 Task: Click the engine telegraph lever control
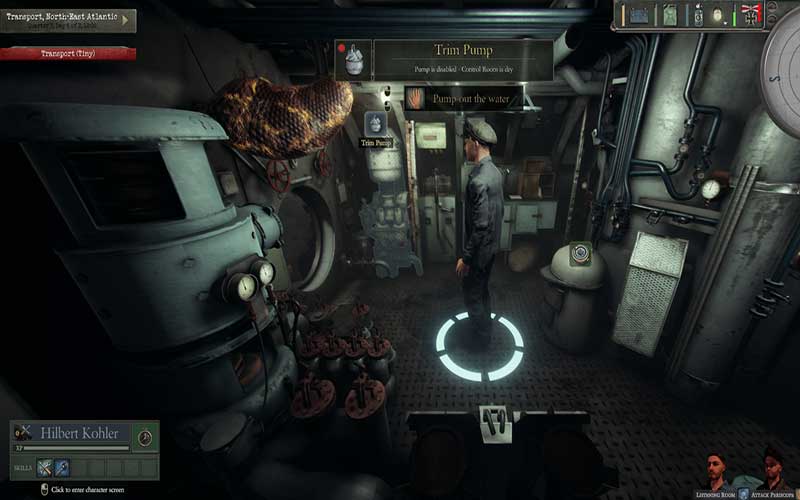coord(492,422)
